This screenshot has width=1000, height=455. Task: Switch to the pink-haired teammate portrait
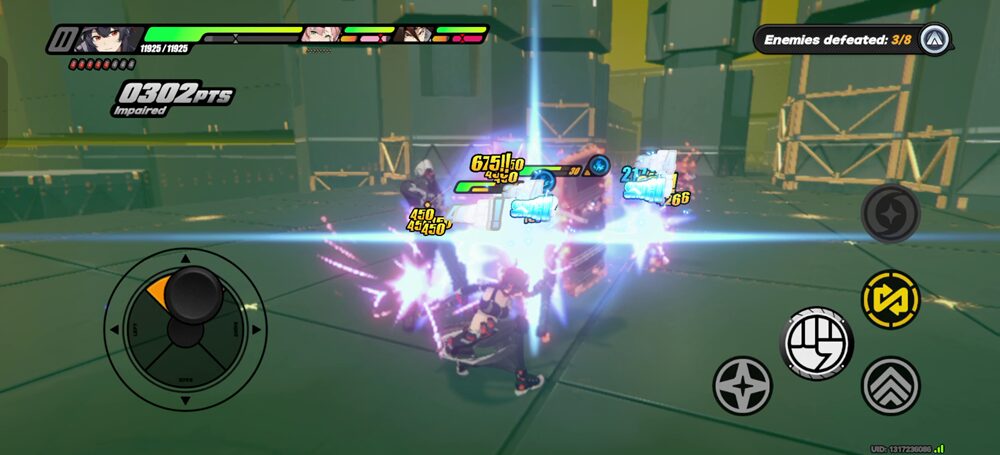[317, 35]
